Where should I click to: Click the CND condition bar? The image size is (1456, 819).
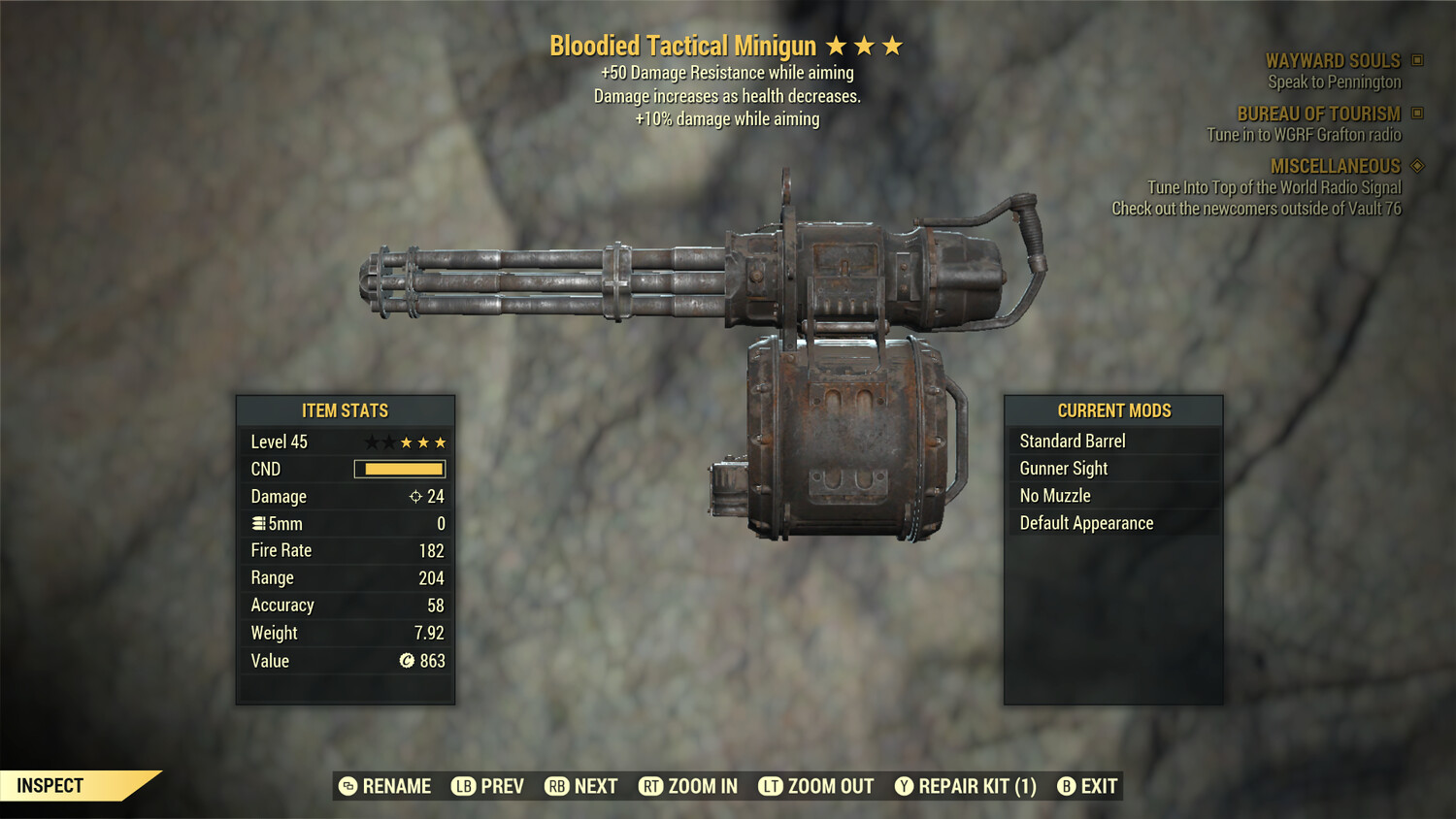[400, 469]
